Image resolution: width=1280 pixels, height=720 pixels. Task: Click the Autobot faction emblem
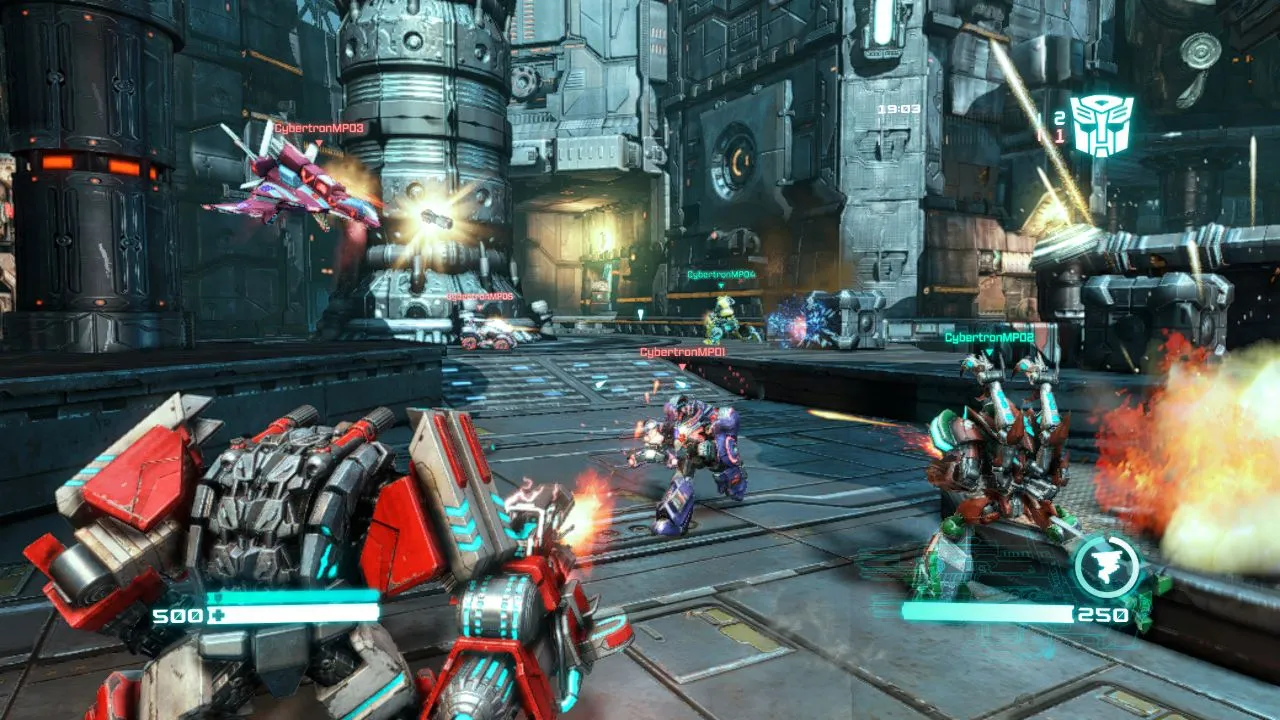click(1103, 127)
